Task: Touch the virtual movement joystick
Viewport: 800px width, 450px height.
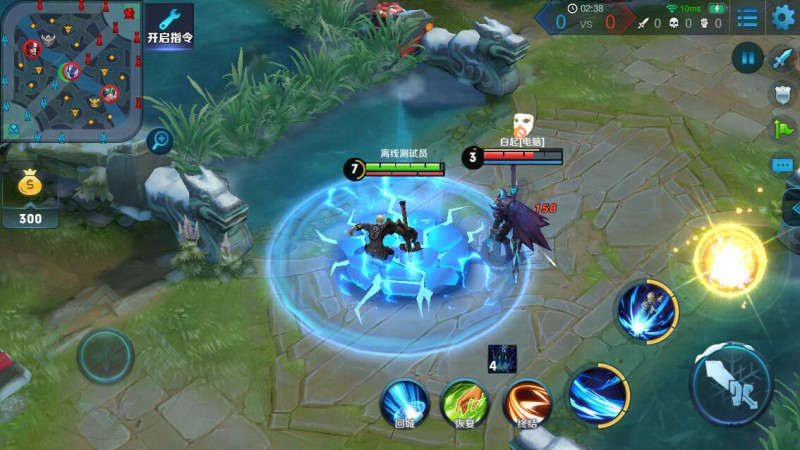Action: pos(105,355)
